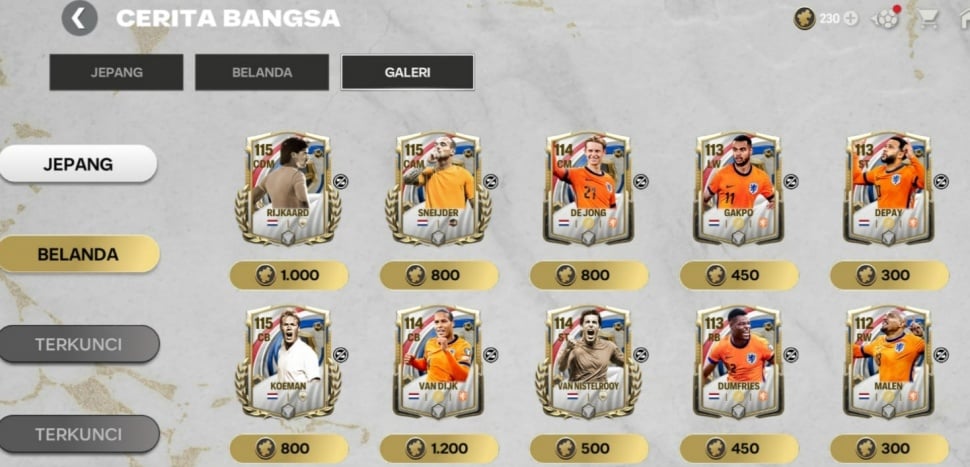Choose the Jepang side category

tap(78, 164)
